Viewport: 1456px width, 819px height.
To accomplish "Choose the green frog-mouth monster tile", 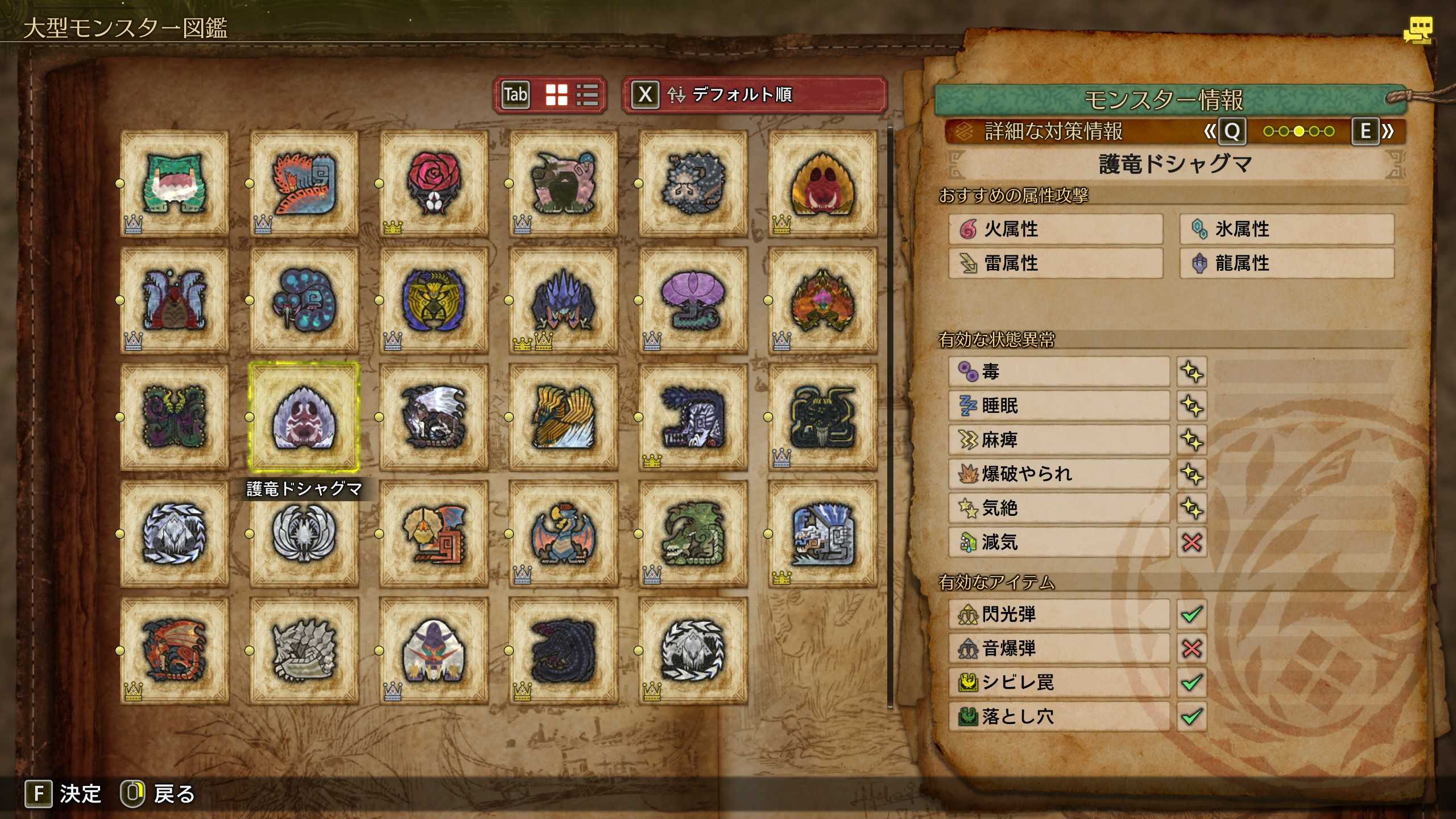I will (175, 183).
